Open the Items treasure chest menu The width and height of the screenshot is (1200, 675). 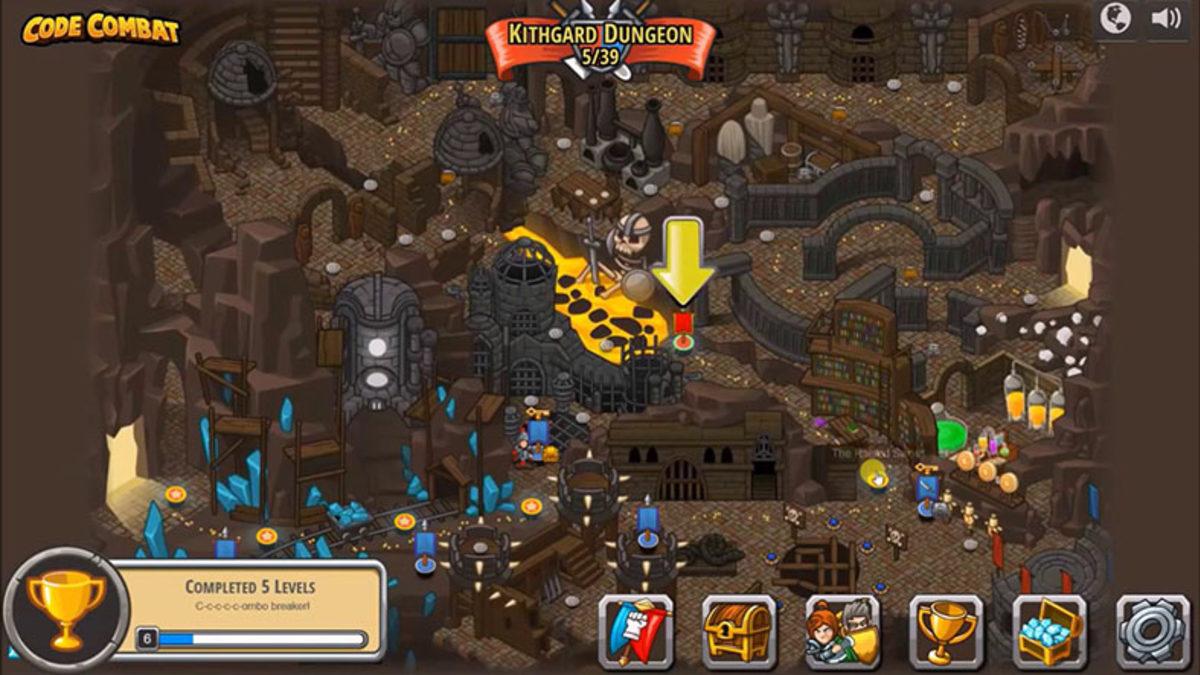(739, 631)
